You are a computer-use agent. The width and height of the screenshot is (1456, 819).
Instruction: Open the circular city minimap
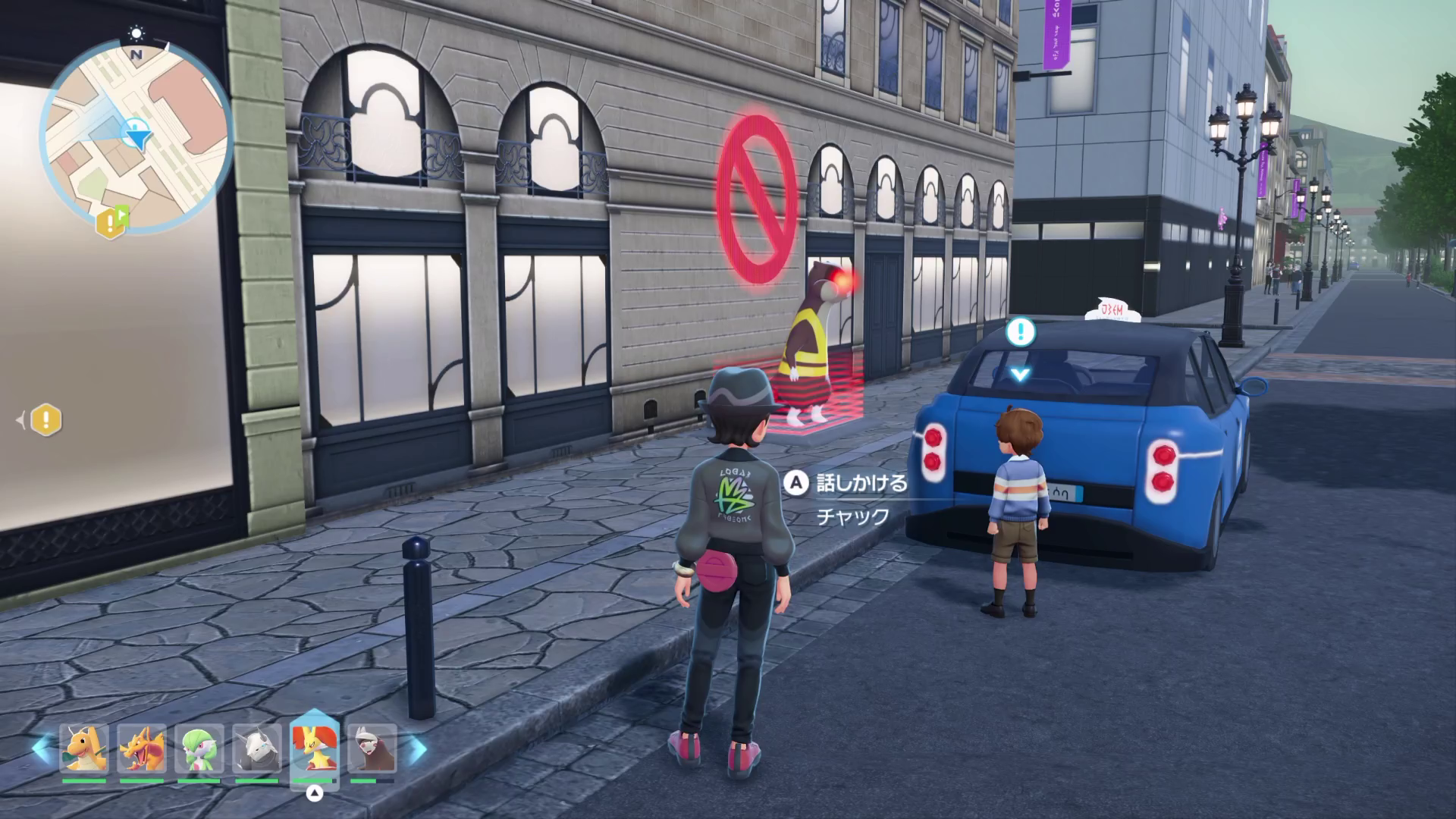point(136,136)
